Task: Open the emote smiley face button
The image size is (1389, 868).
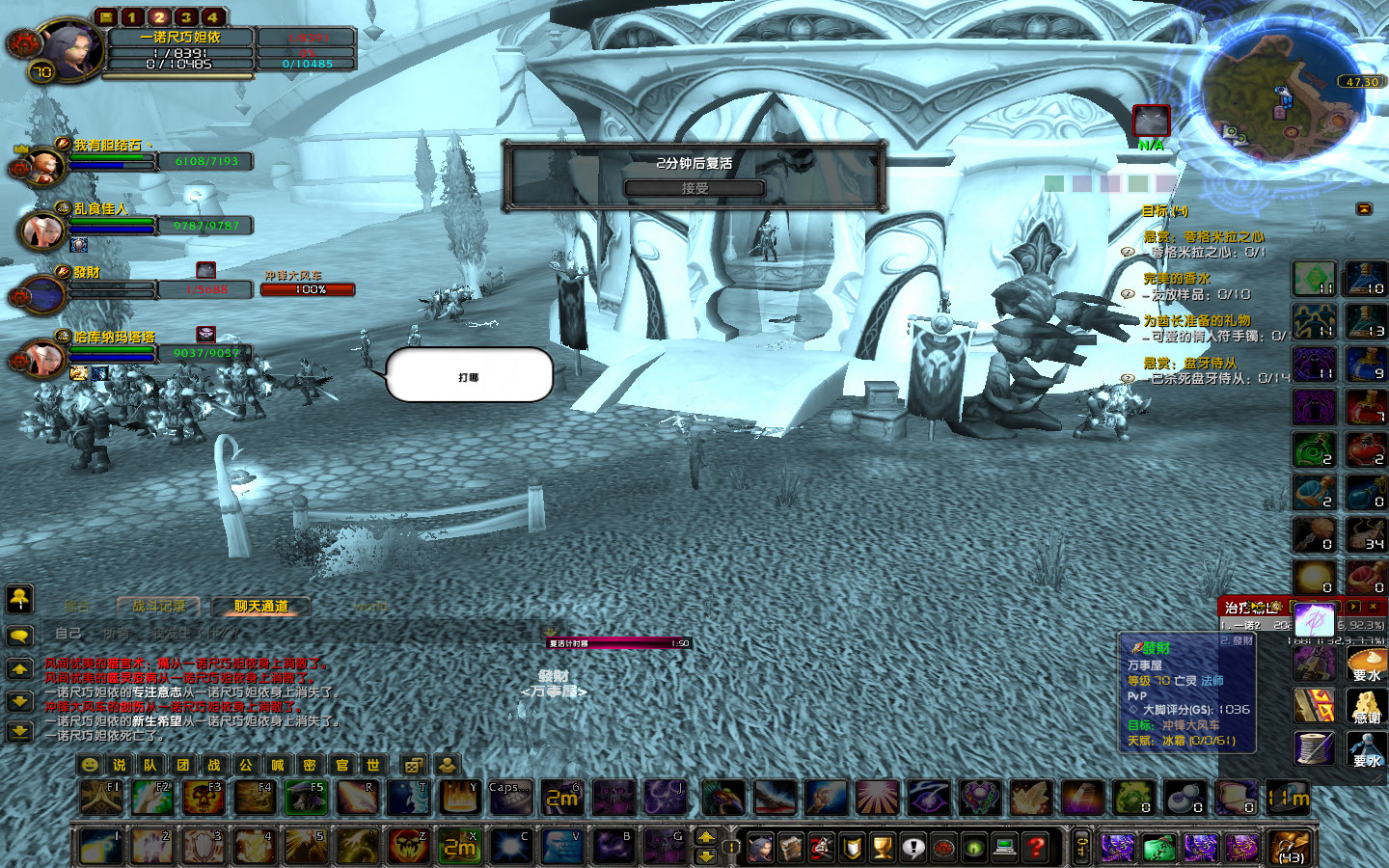Action: [89, 765]
